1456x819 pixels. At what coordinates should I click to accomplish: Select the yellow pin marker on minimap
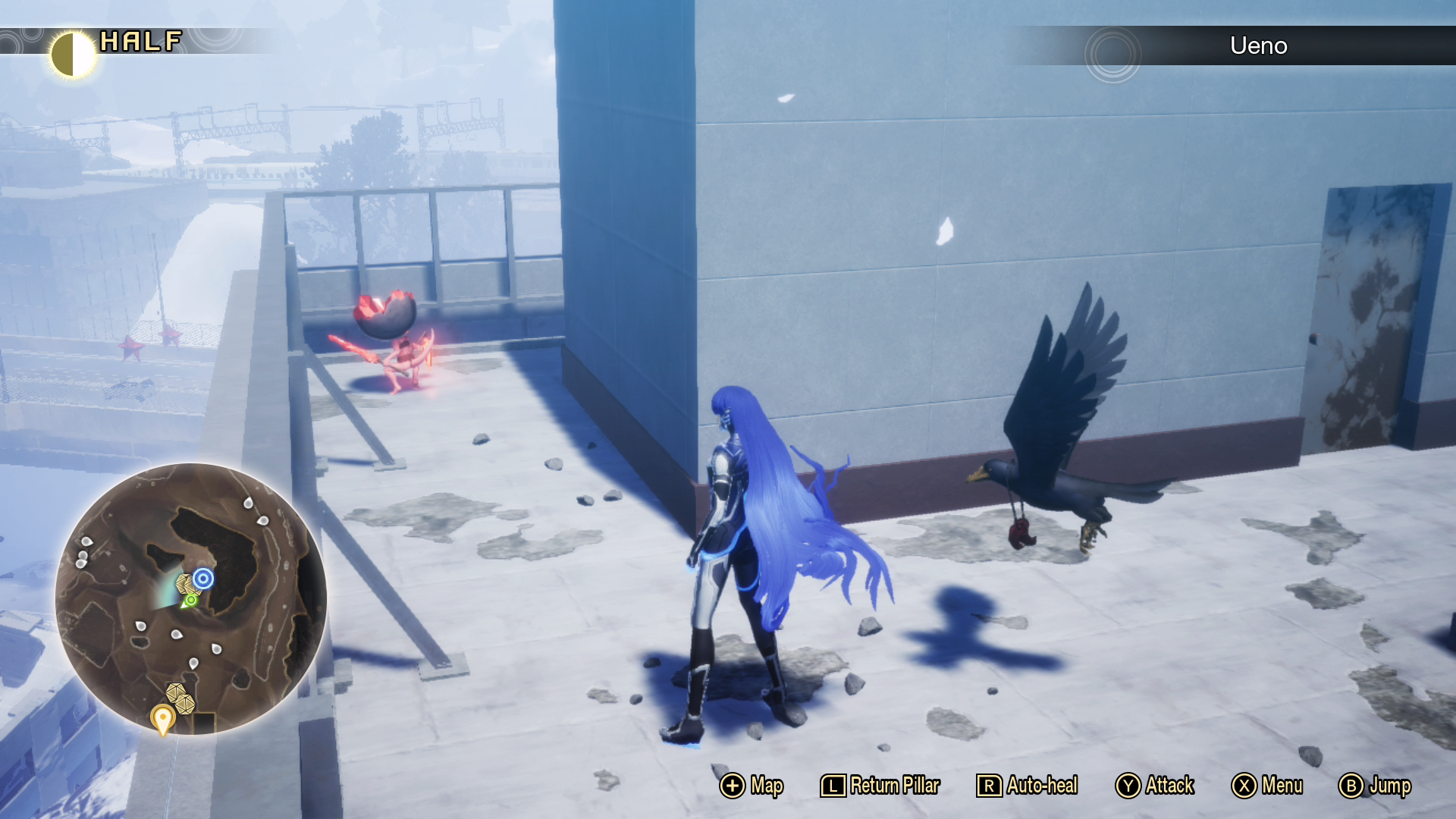coord(162,717)
